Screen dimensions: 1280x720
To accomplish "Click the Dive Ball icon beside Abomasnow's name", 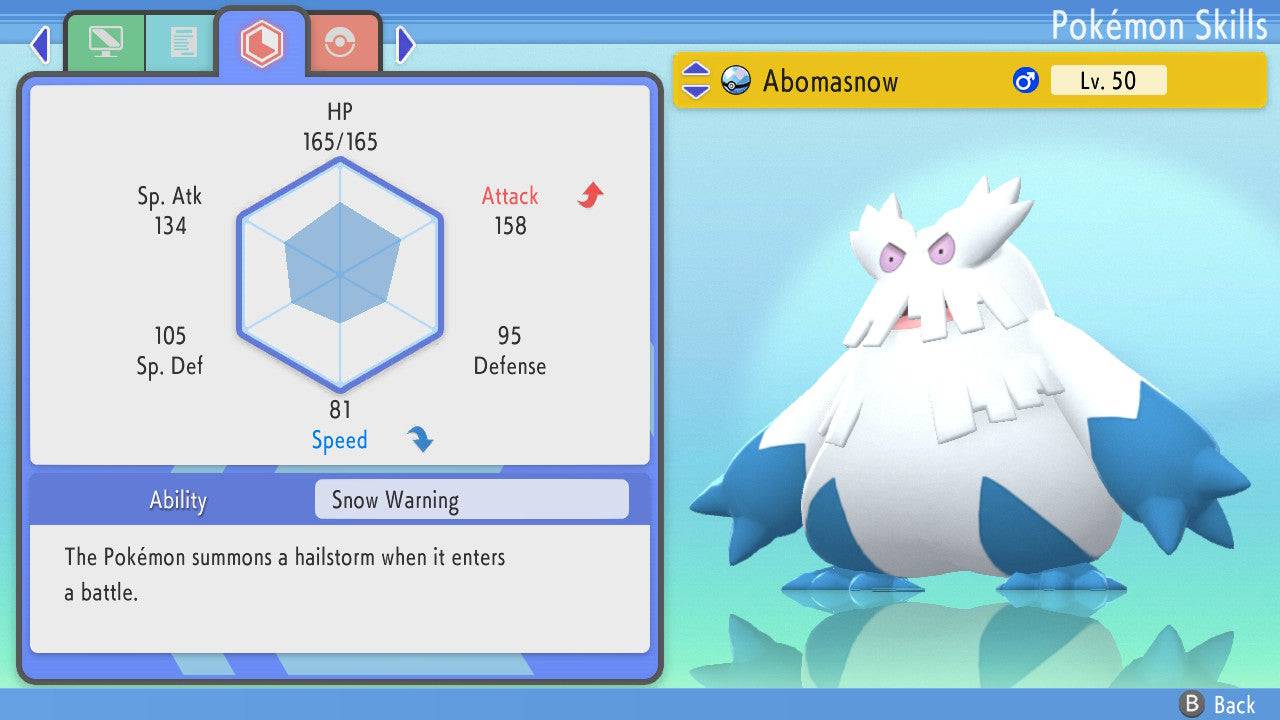I will coord(734,81).
